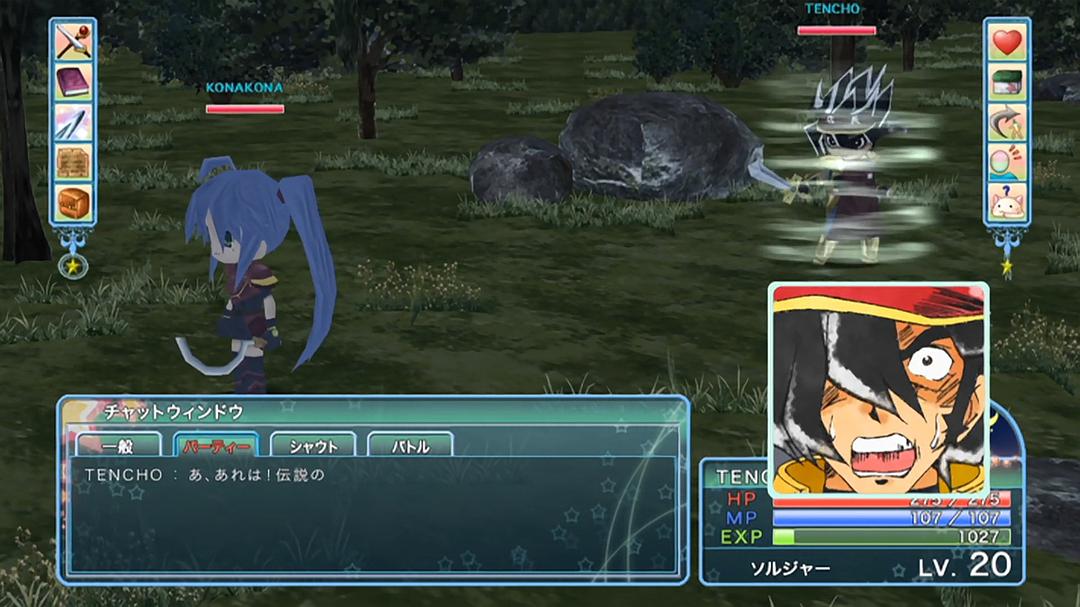
Task: Open the green-roofed shop icon
Action: pos(1008,82)
